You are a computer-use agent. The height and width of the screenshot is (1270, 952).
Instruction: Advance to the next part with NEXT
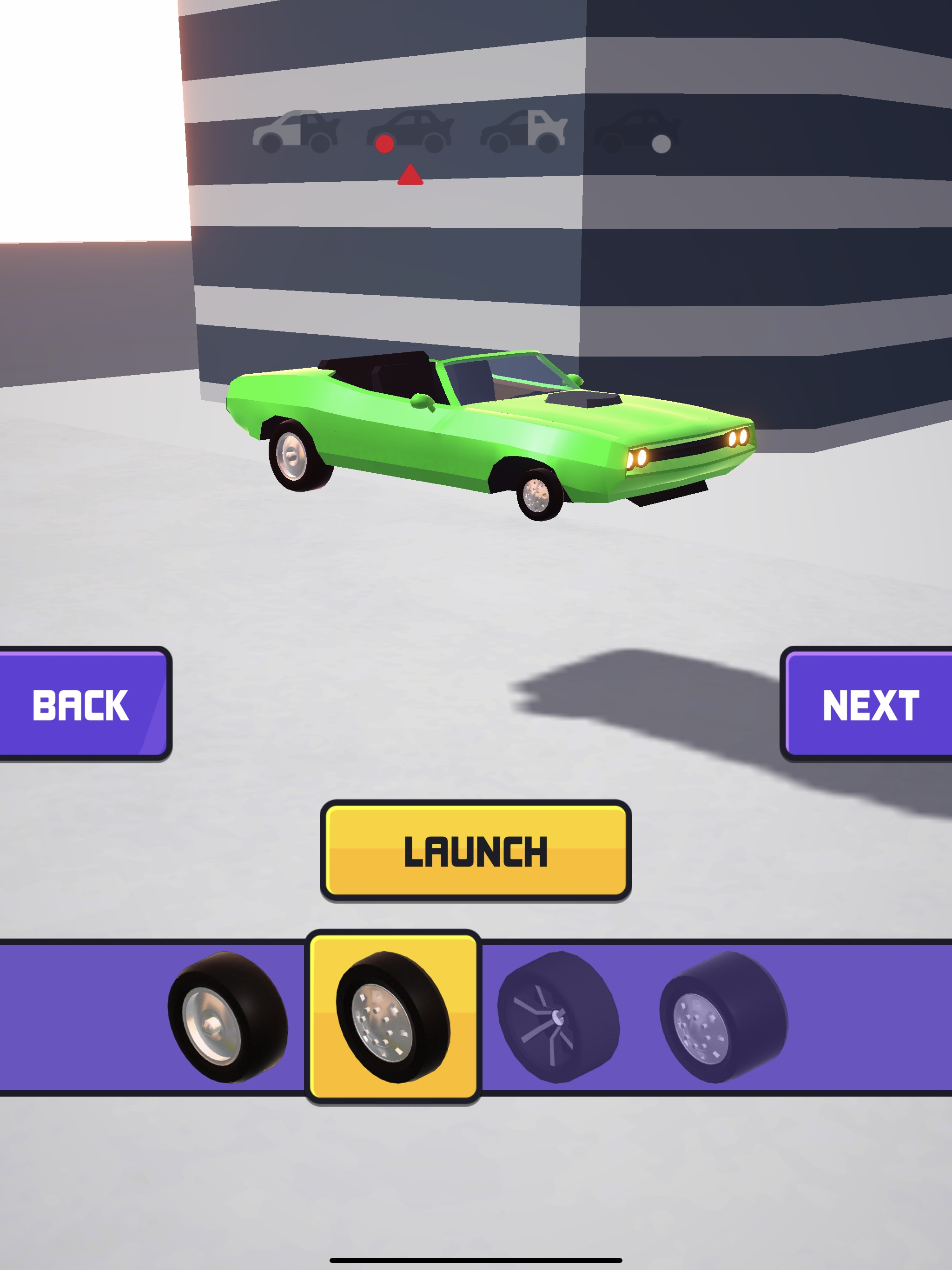[869, 704]
